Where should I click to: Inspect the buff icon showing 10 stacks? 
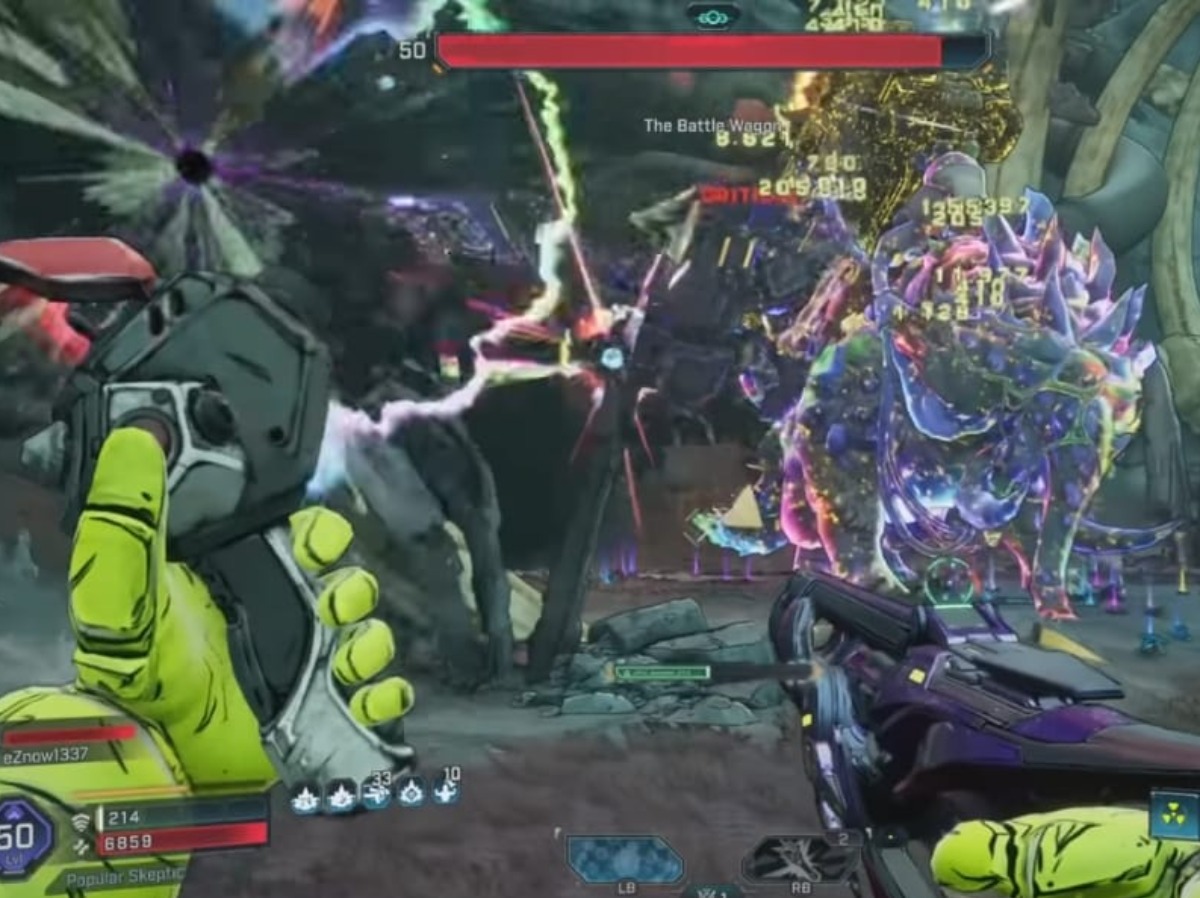pyautogui.click(x=446, y=792)
